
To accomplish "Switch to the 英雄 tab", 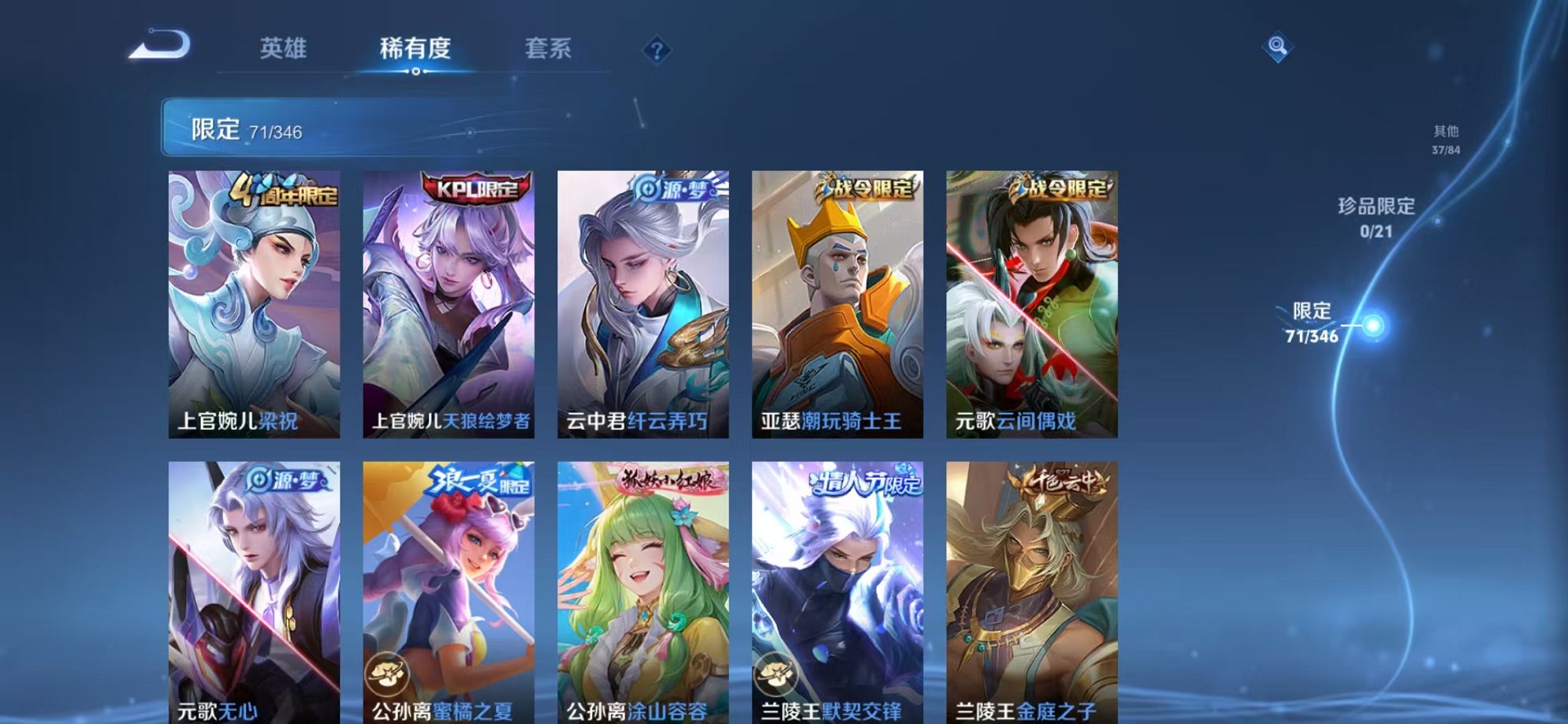I will [x=285, y=48].
